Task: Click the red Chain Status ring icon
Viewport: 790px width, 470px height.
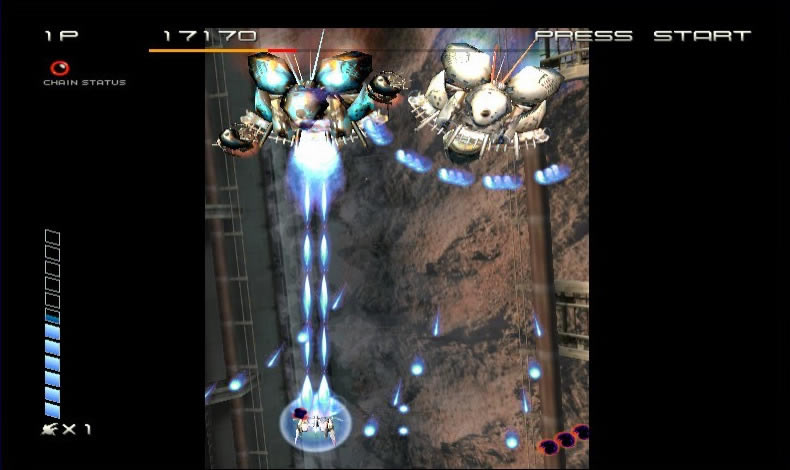Action: point(60,69)
